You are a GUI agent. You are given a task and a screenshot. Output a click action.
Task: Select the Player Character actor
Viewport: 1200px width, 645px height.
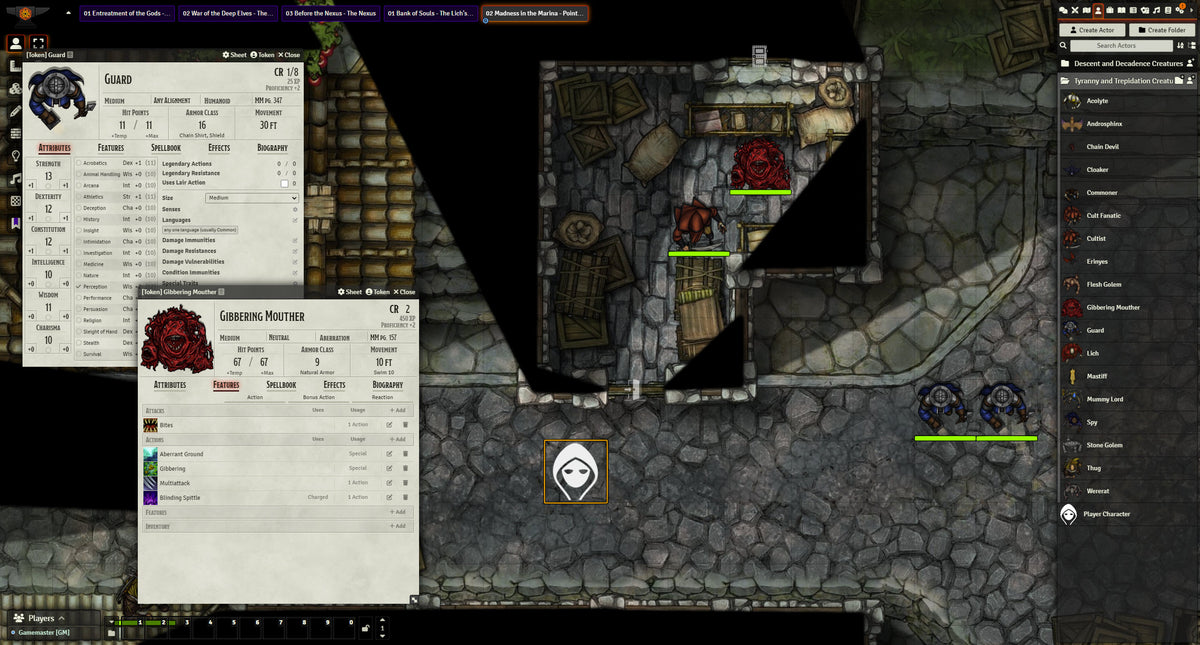point(1106,514)
